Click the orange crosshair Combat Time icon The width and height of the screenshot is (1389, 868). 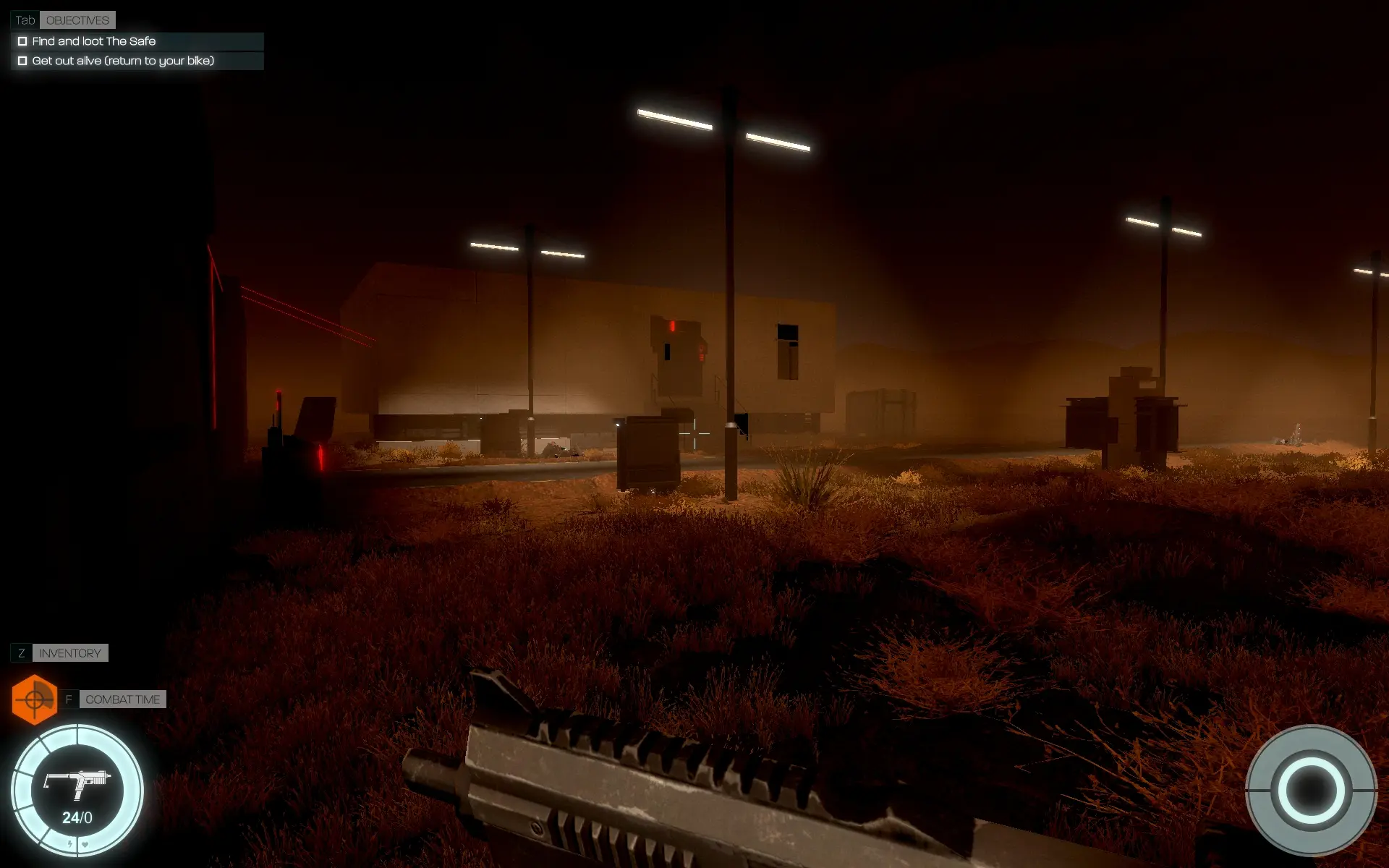(34, 699)
